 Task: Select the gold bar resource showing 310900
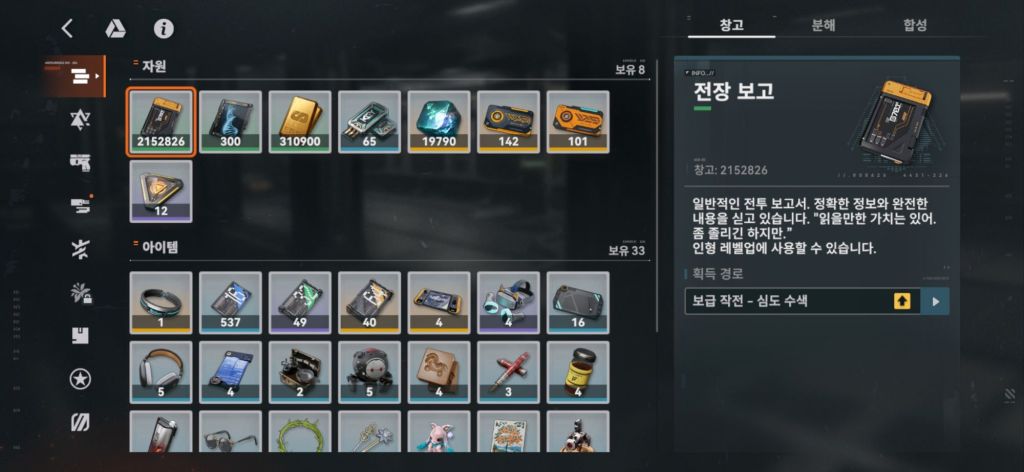(300, 122)
